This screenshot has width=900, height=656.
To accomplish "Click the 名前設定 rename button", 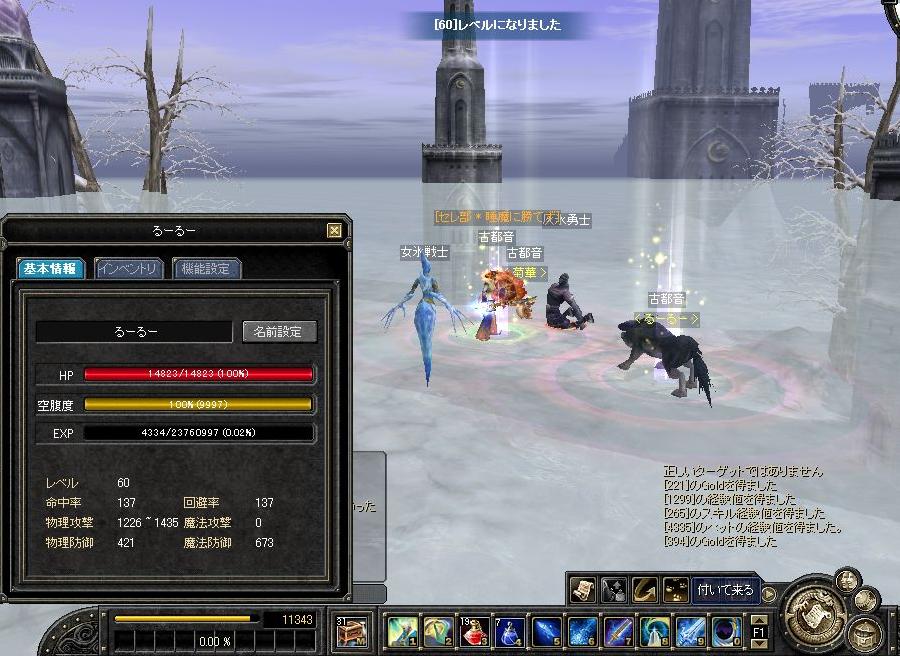I will coord(279,331).
